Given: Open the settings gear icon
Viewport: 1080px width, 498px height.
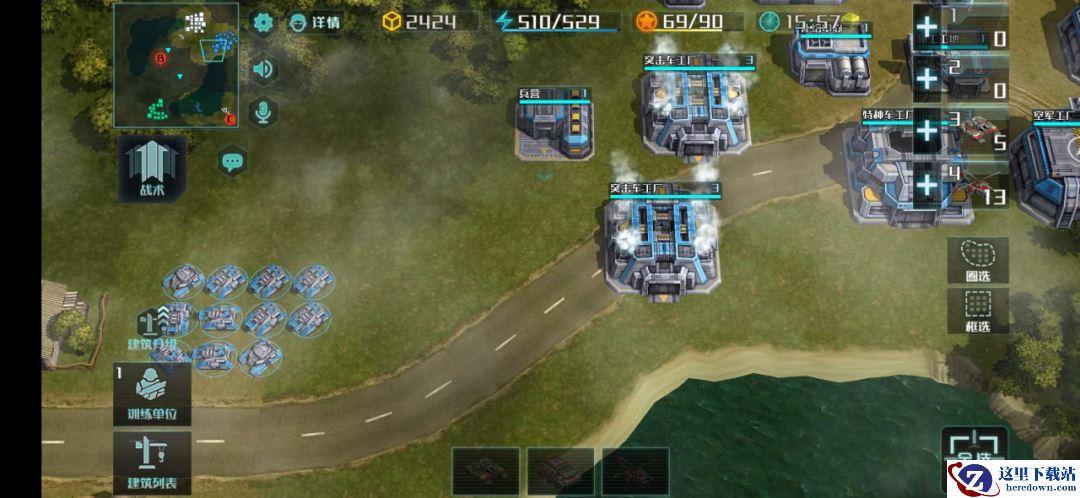Looking at the screenshot, I should 263,22.
